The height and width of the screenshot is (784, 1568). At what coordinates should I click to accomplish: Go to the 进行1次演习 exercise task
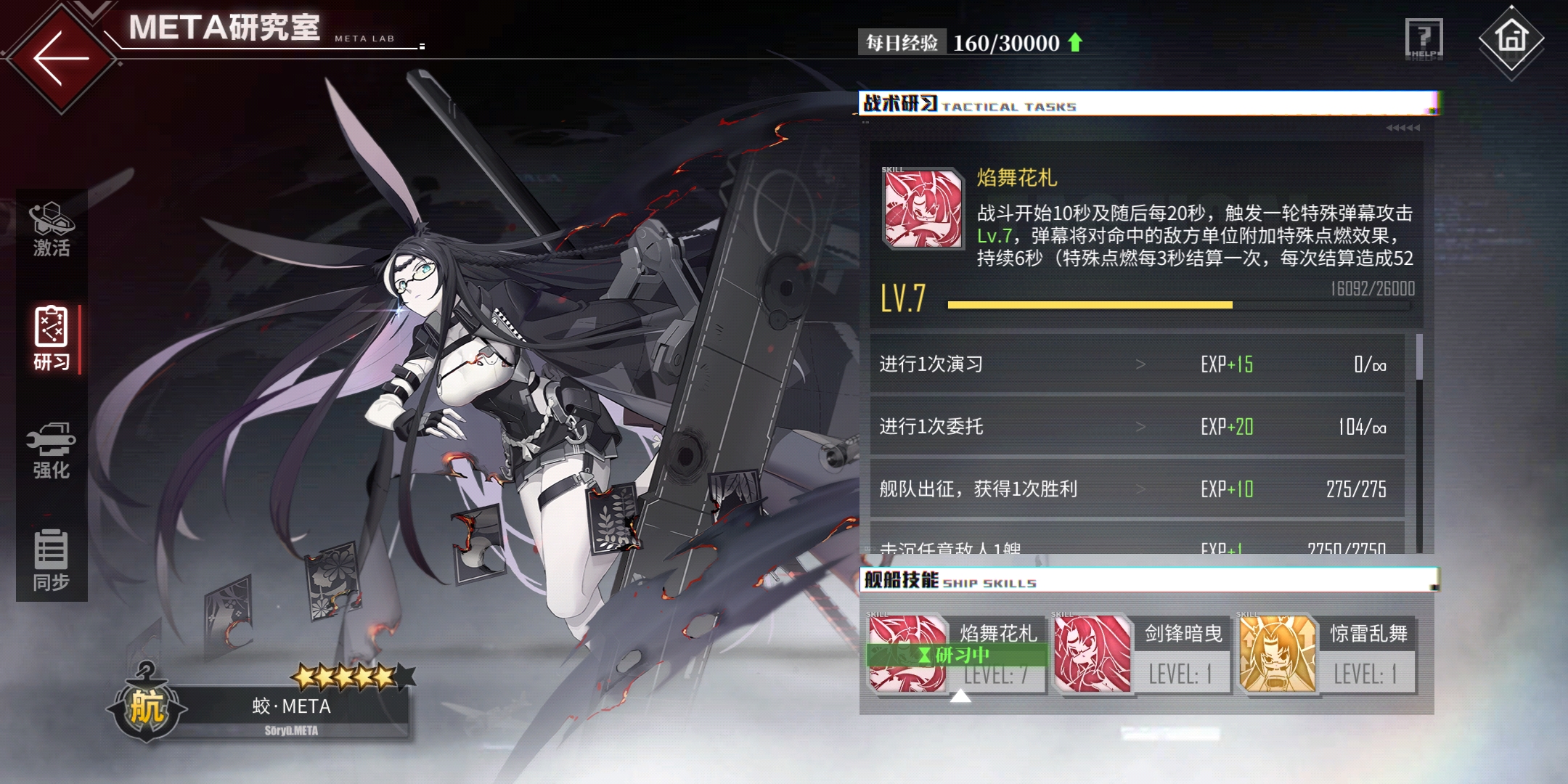coord(1136,364)
